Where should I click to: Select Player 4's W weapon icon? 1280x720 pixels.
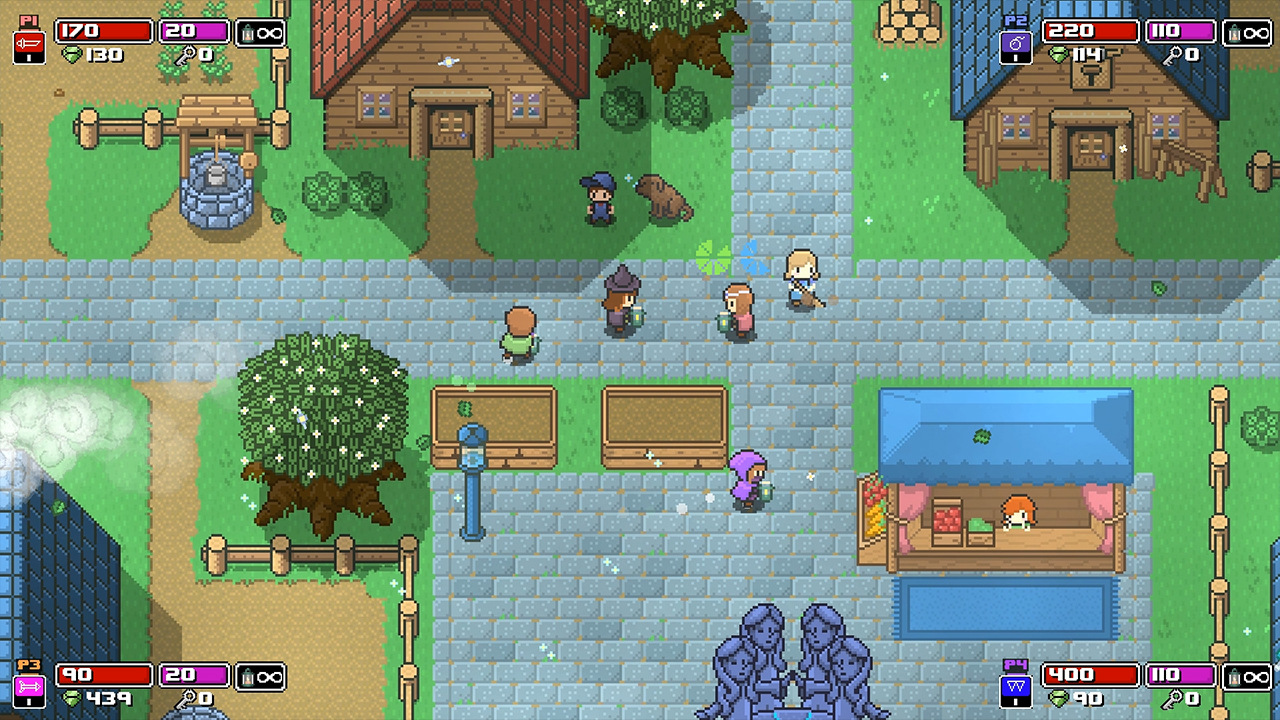(1015, 688)
